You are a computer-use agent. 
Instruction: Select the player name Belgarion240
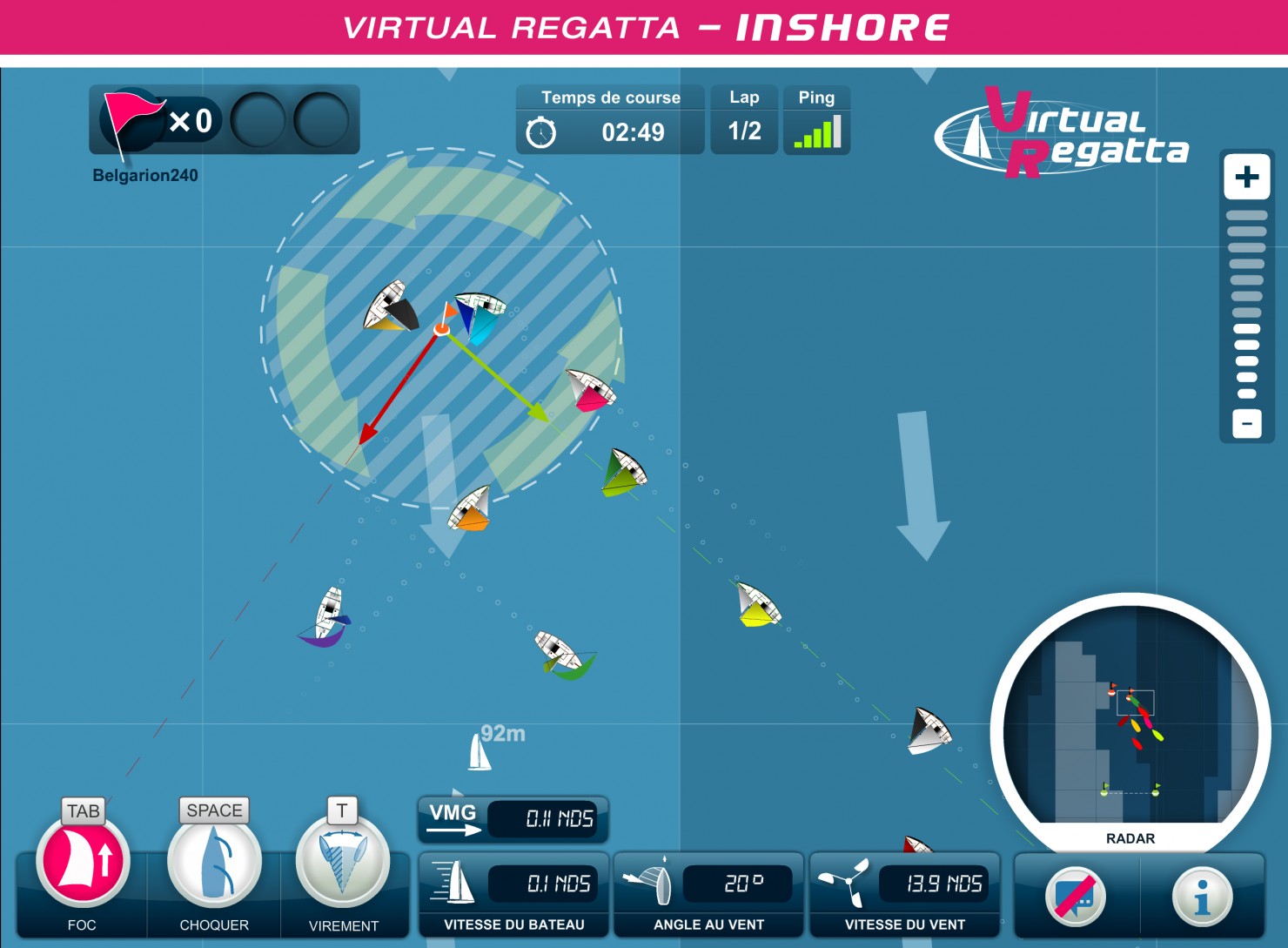[146, 173]
